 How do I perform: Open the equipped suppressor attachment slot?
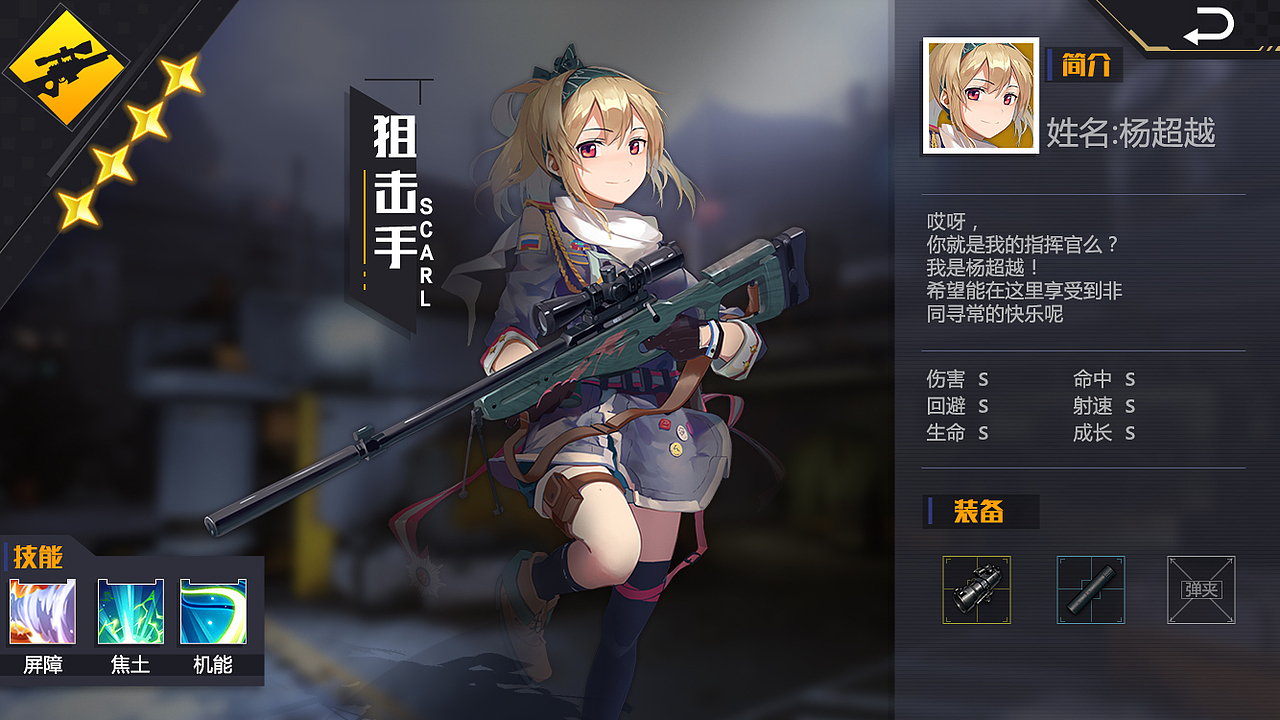tap(1090, 590)
